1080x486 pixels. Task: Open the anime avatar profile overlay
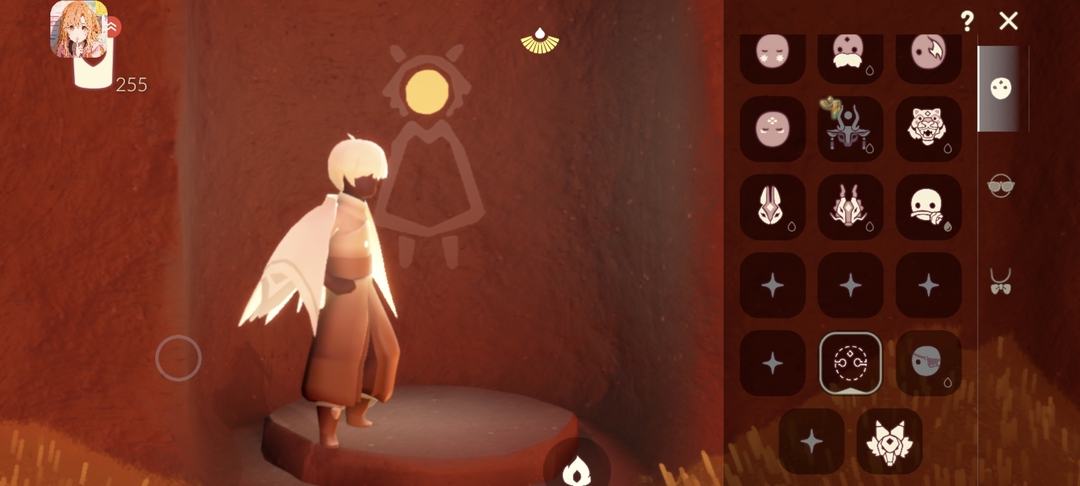pyautogui.click(x=75, y=26)
